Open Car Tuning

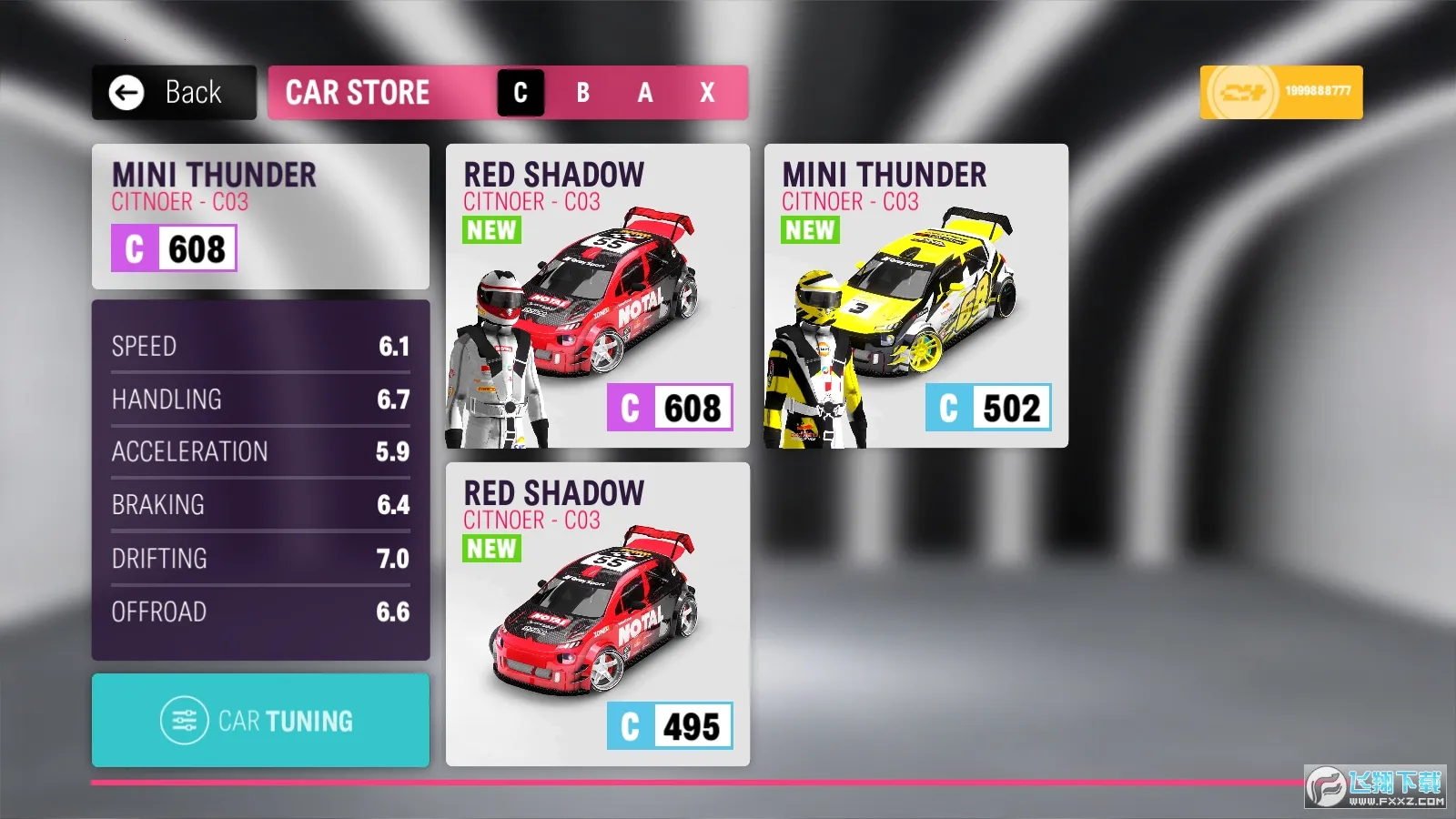pyautogui.click(x=260, y=721)
